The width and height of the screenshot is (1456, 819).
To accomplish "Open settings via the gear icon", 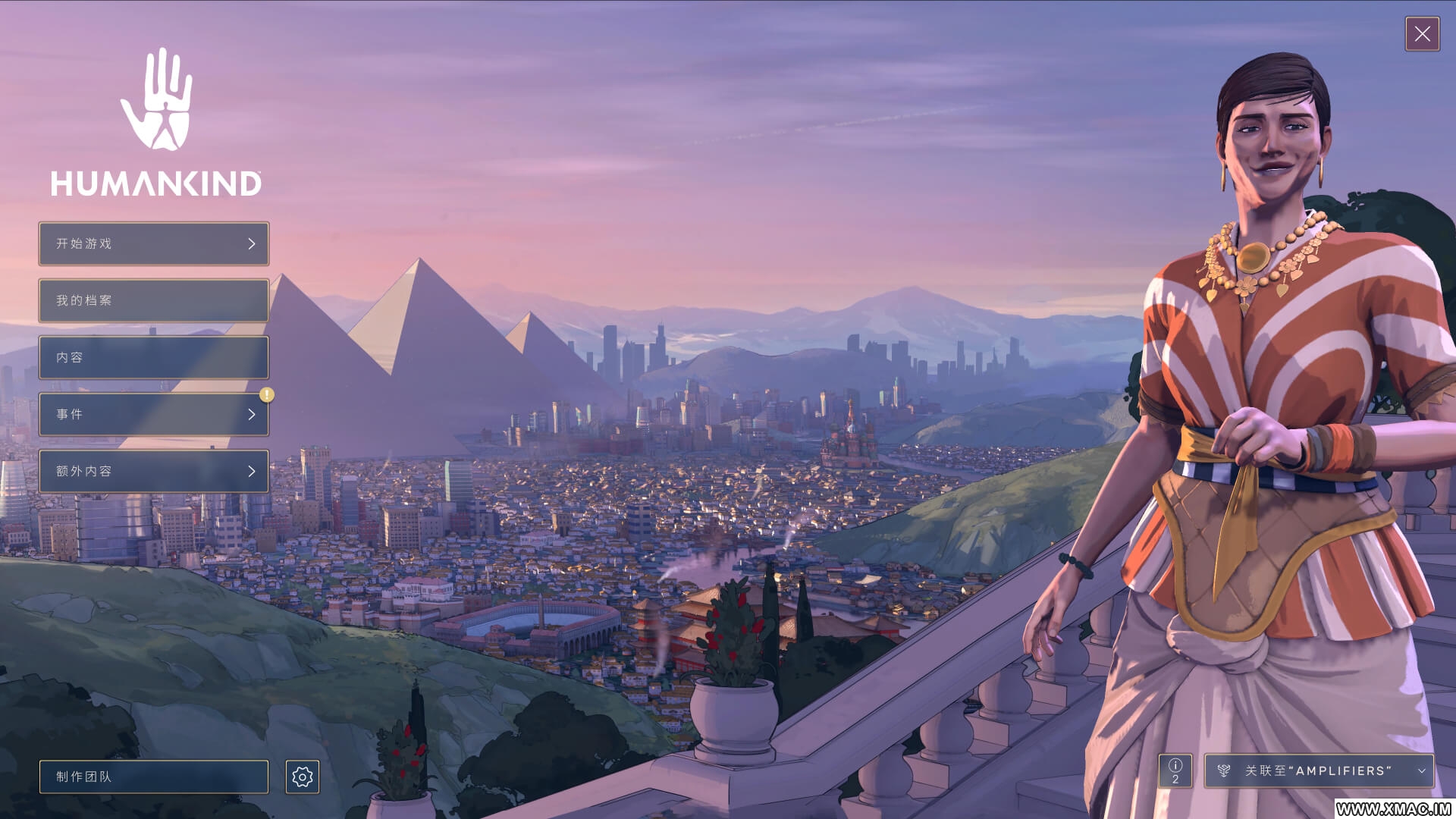I will pyautogui.click(x=303, y=777).
